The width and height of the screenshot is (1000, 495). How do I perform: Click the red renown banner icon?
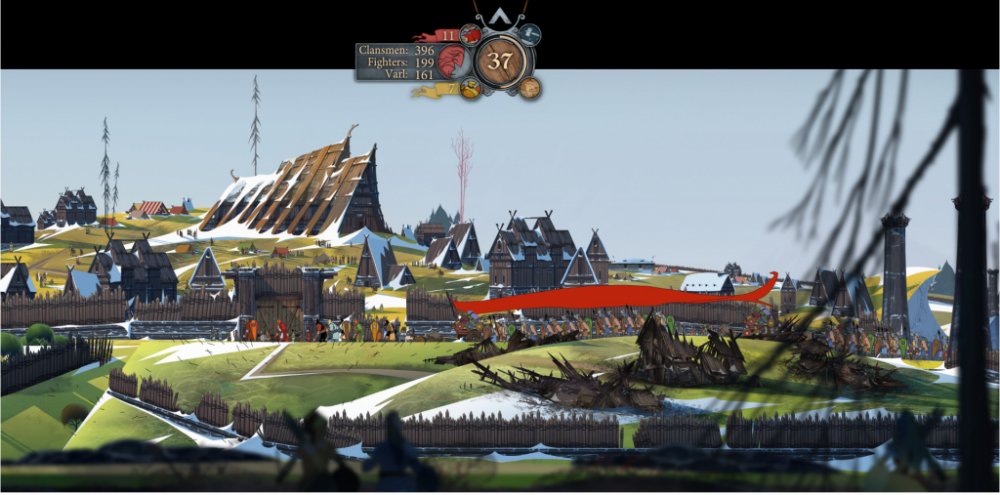[470, 35]
